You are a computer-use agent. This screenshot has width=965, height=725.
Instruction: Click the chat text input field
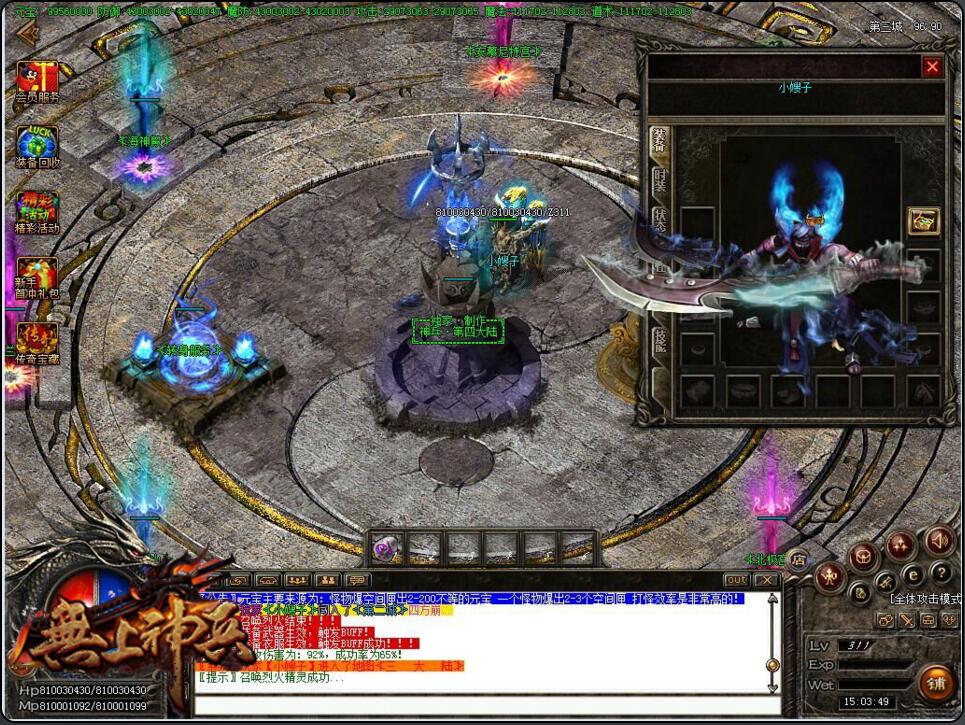pyautogui.click(x=480, y=705)
